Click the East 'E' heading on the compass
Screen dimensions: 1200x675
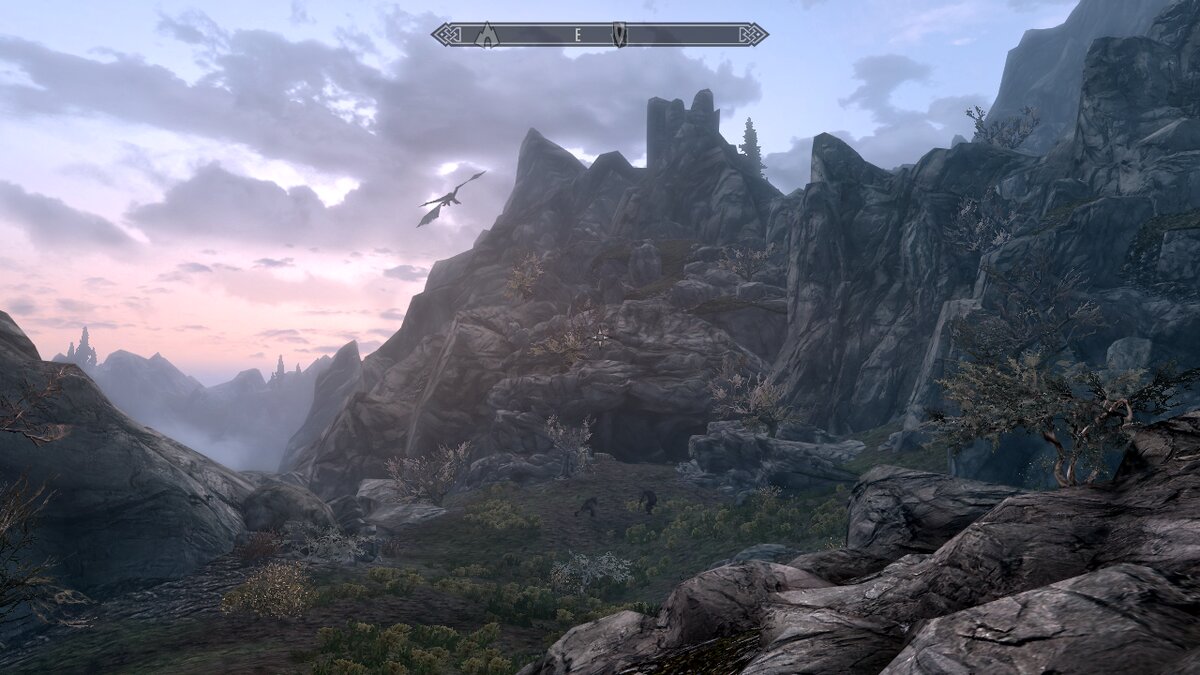(x=577, y=35)
